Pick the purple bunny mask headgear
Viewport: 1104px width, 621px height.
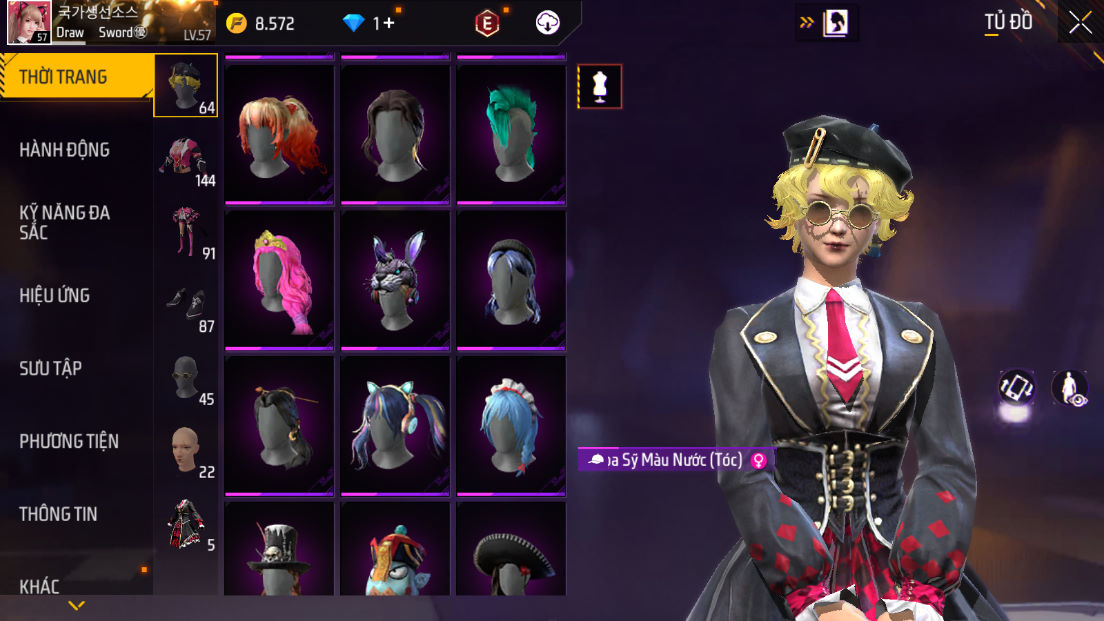coord(395,280)
